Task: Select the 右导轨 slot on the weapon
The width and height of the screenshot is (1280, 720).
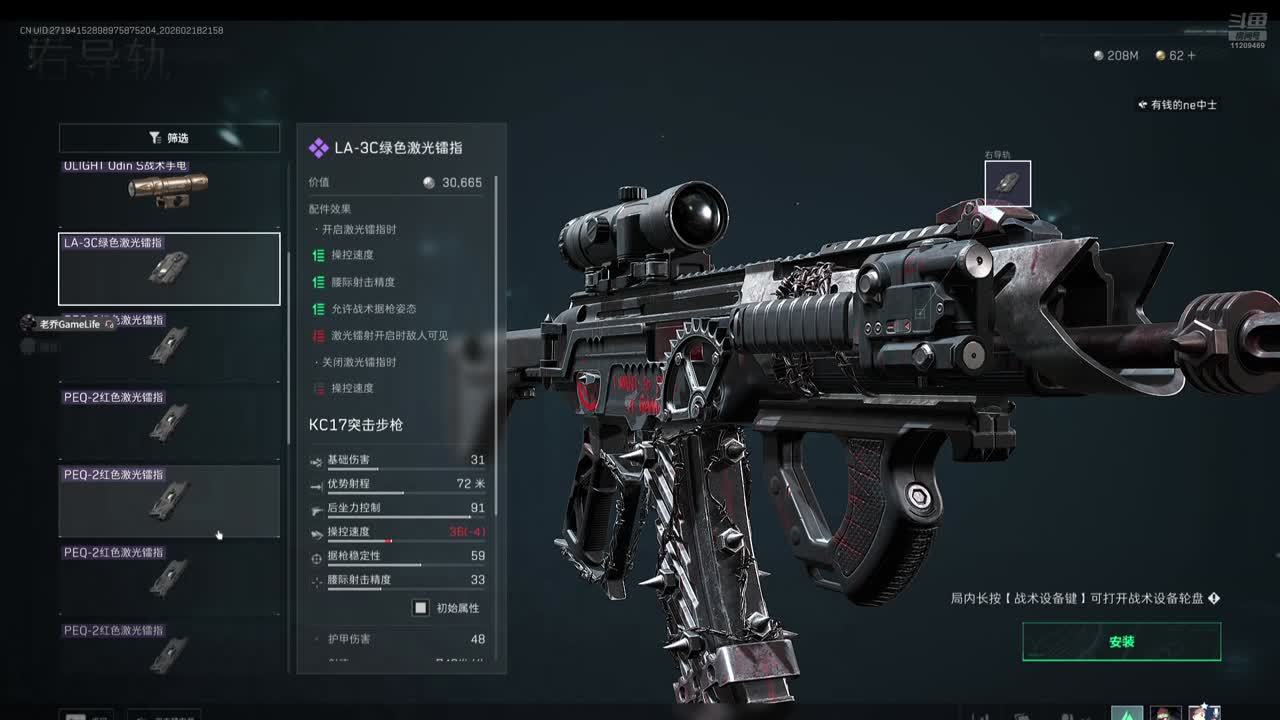Action: [x=1007, y=183]
